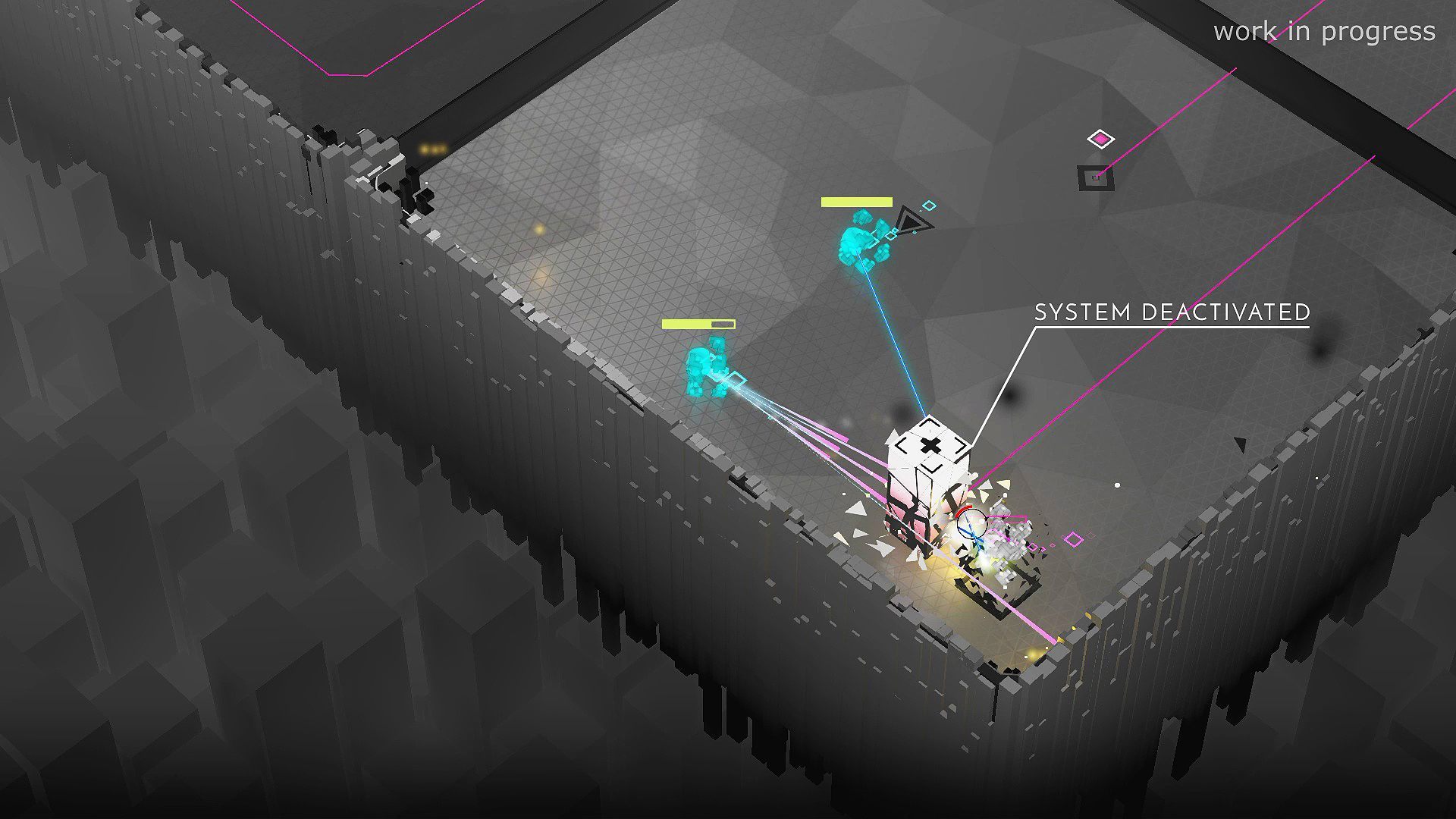Toggle the small pink diamond trail near the debris

[1072, 540]
